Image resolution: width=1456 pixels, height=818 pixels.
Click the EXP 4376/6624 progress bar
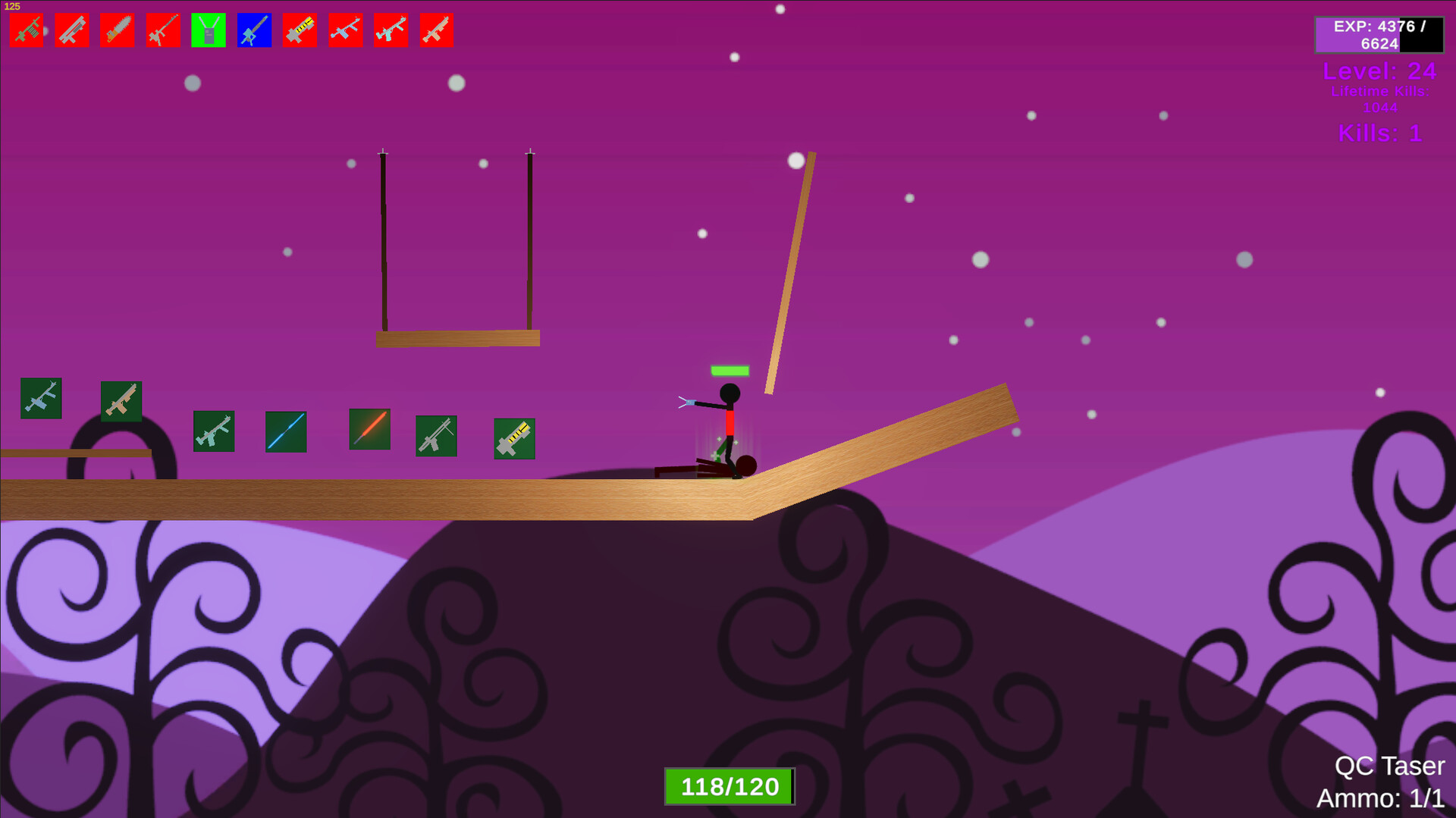pyautogui.click(x=1380, y=35)
